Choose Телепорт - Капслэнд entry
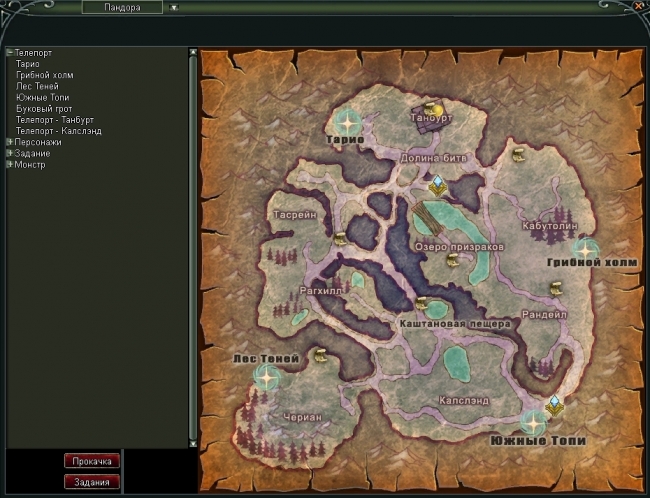Image resolution: width=650 pixels, height=498 pixels. click(x=58, y=130)
